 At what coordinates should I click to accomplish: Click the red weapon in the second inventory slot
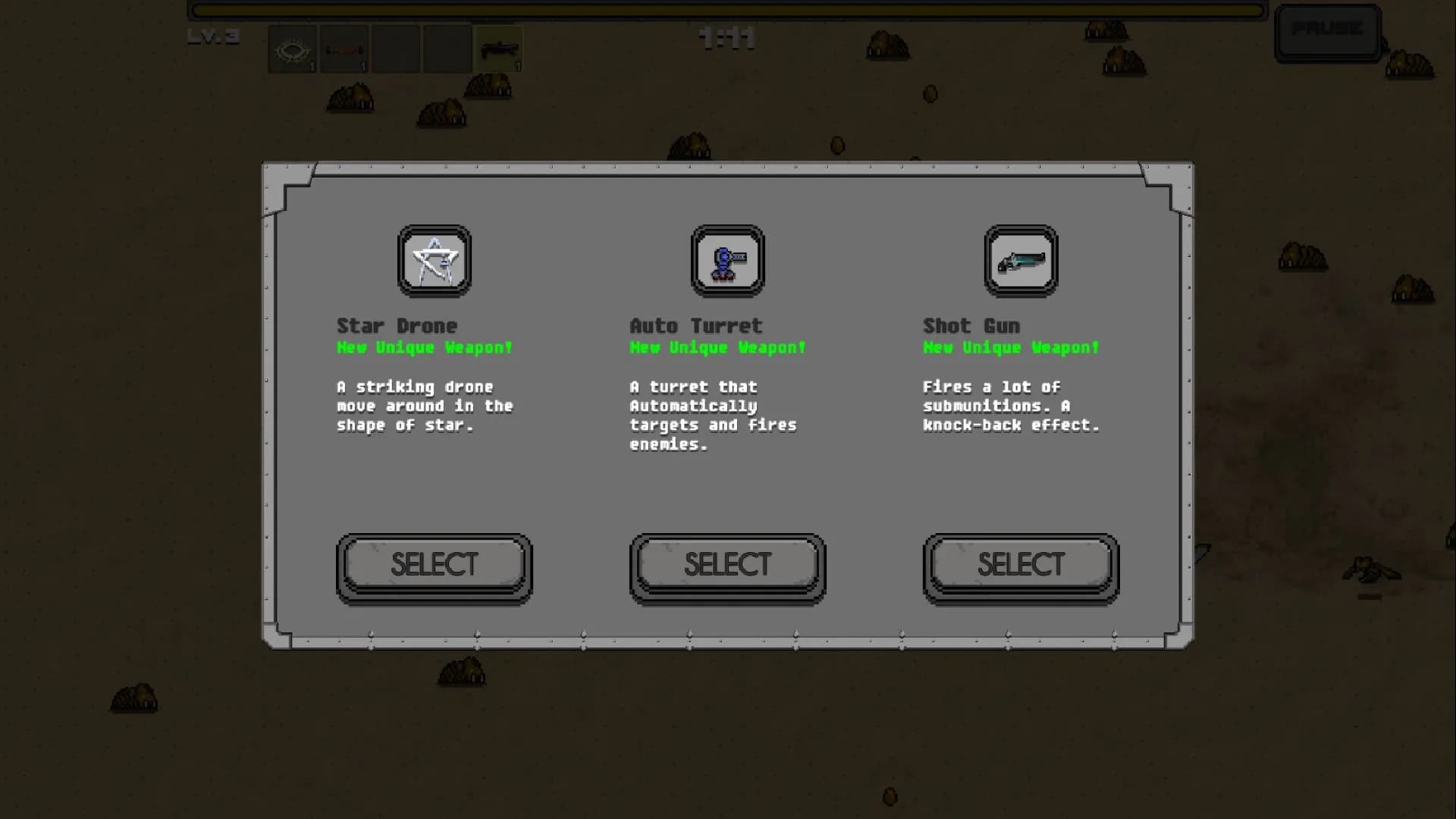pyautogui.click(x=344, y=49)
